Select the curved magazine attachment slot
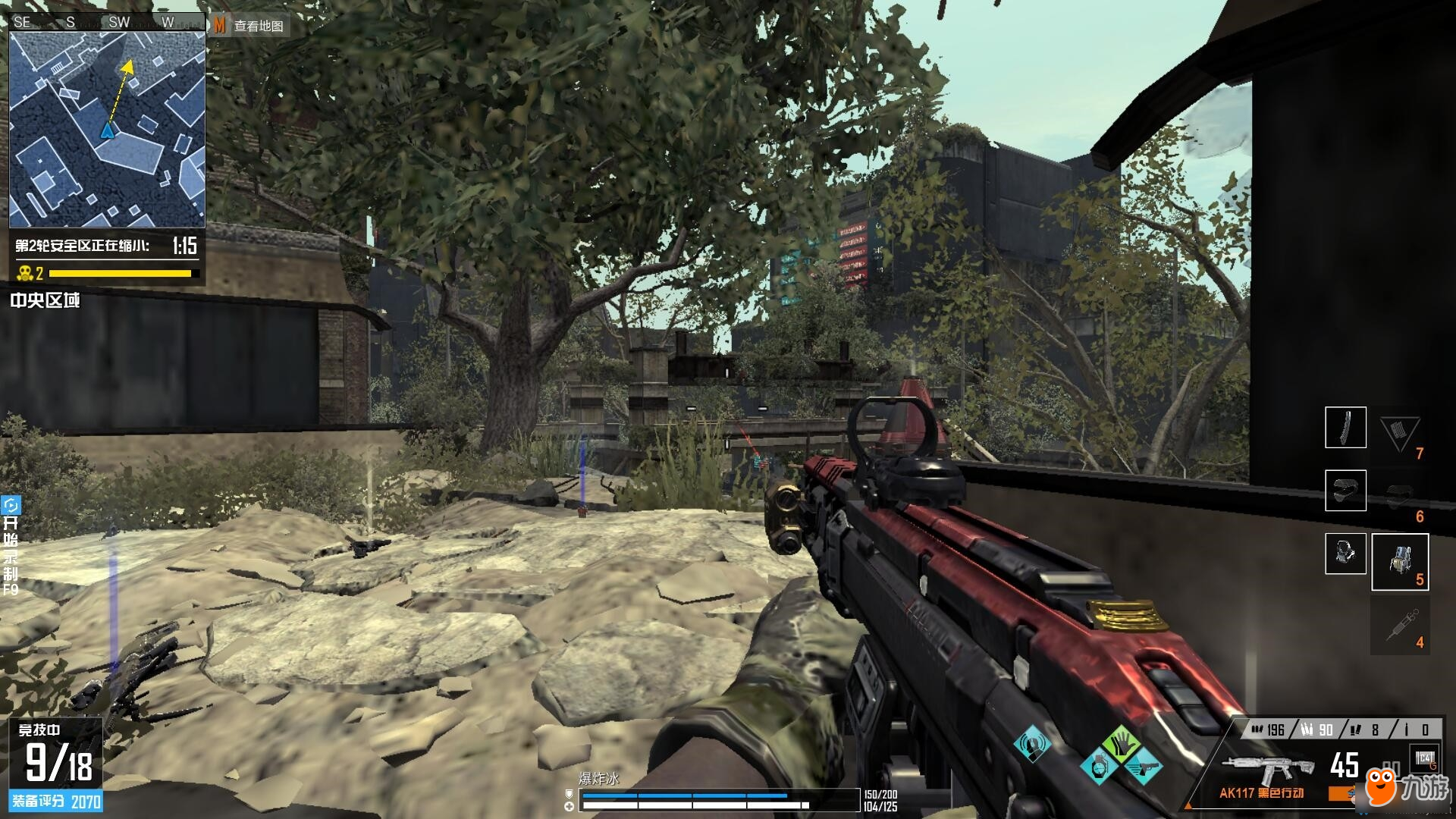1456x819 pixels. pos(1345,428)
